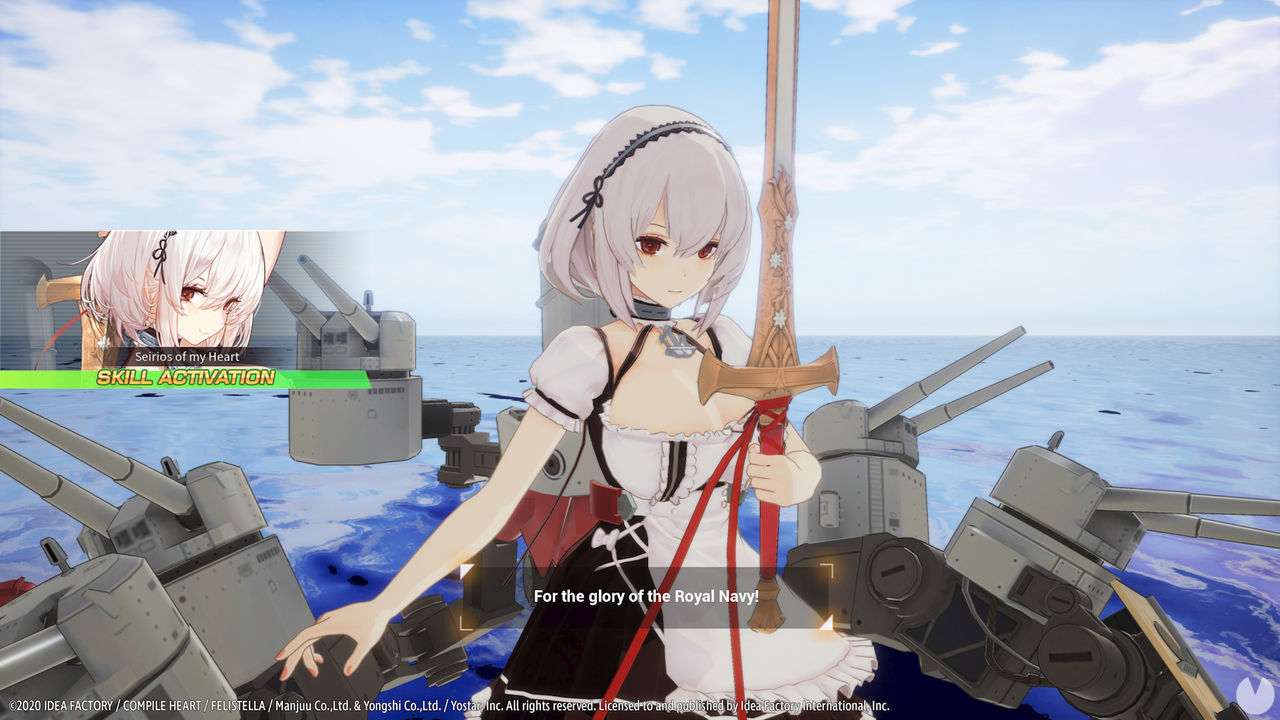Viewport: 1280px width, 720px height.
Task: Click the right corner bracket of dialogue box
Action: [x=826, y=594]
